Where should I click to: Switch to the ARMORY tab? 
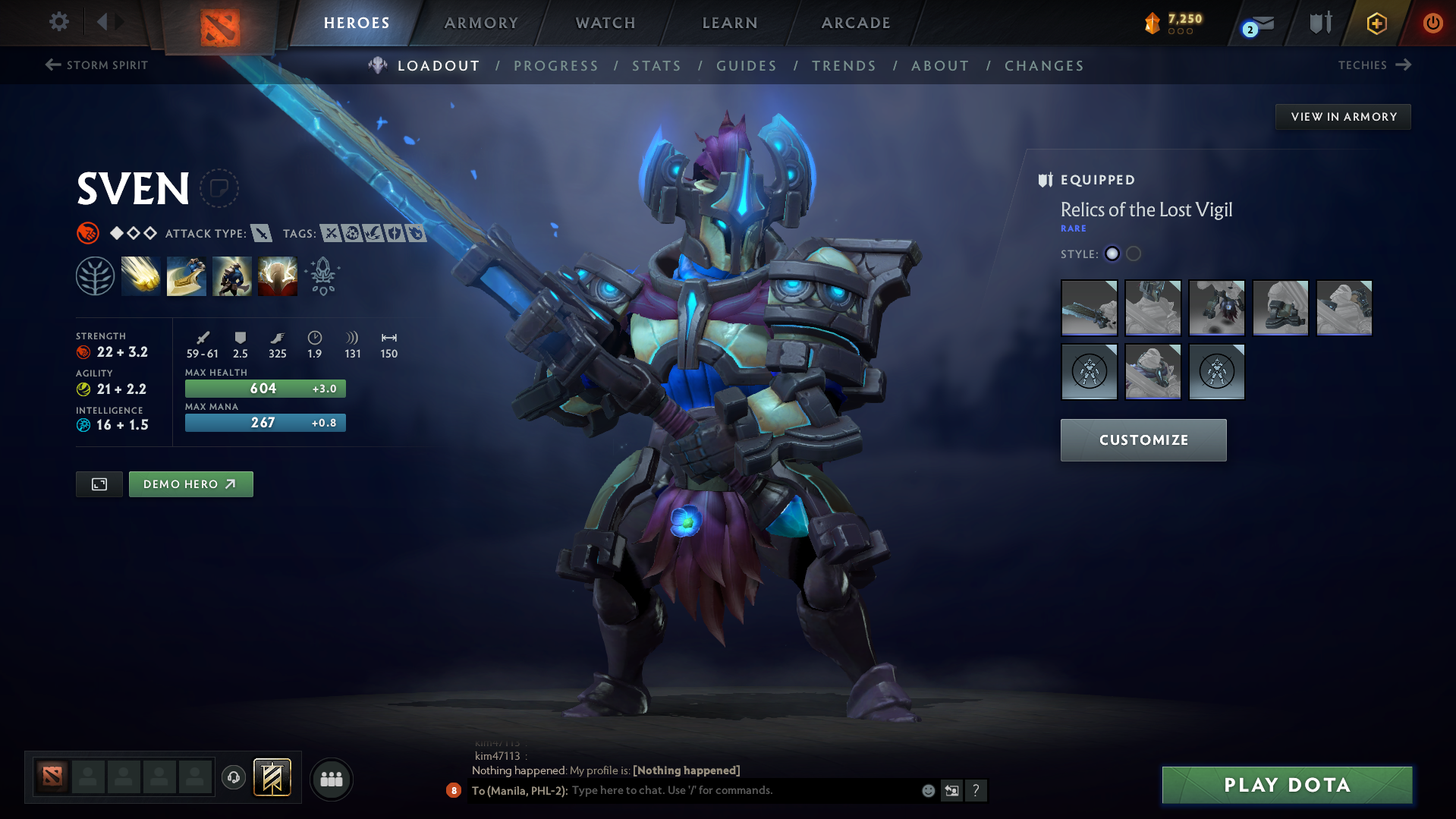tap(481, 23)
